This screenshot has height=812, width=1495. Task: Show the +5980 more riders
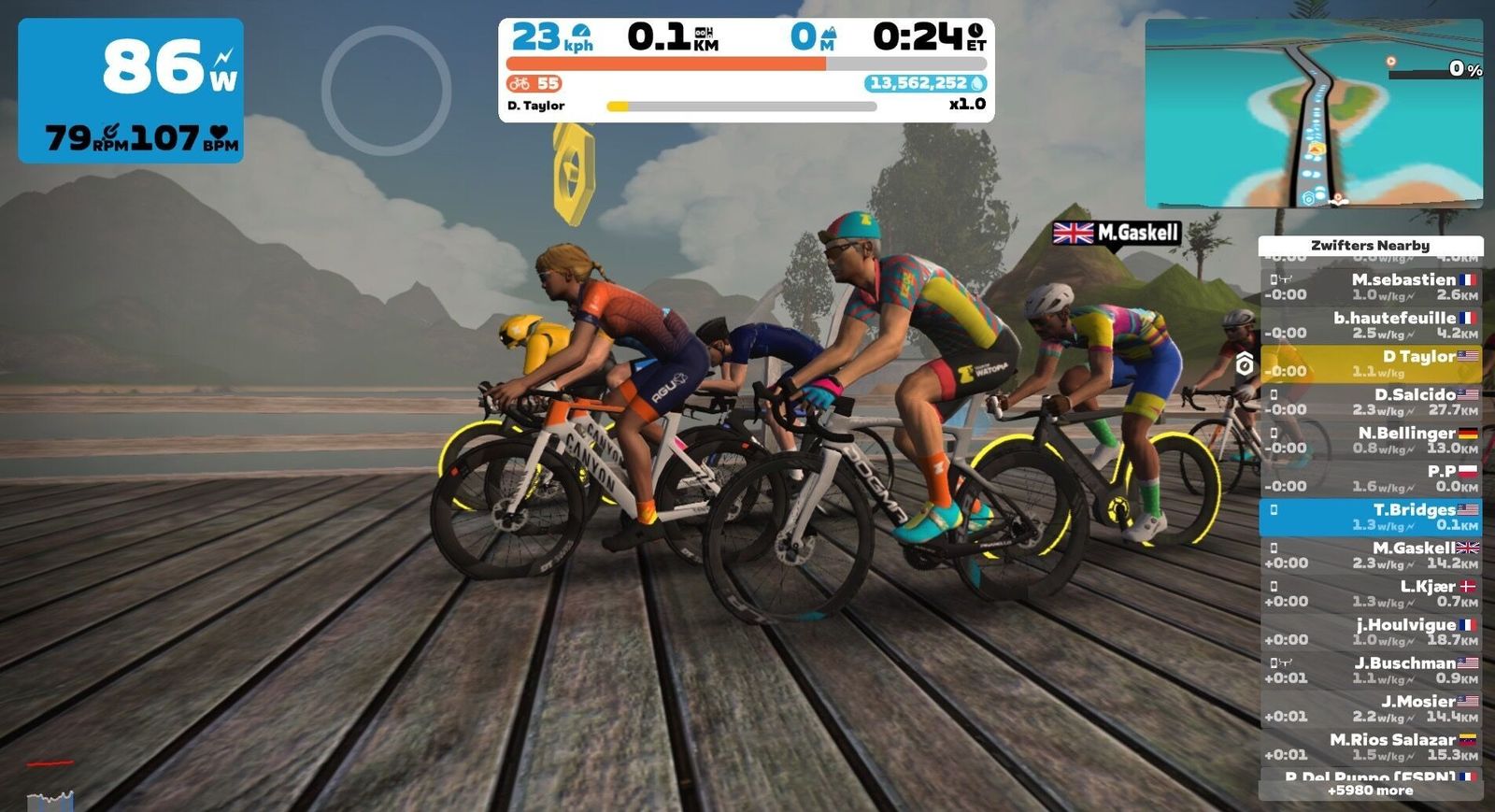click(x=1370, y=791)
